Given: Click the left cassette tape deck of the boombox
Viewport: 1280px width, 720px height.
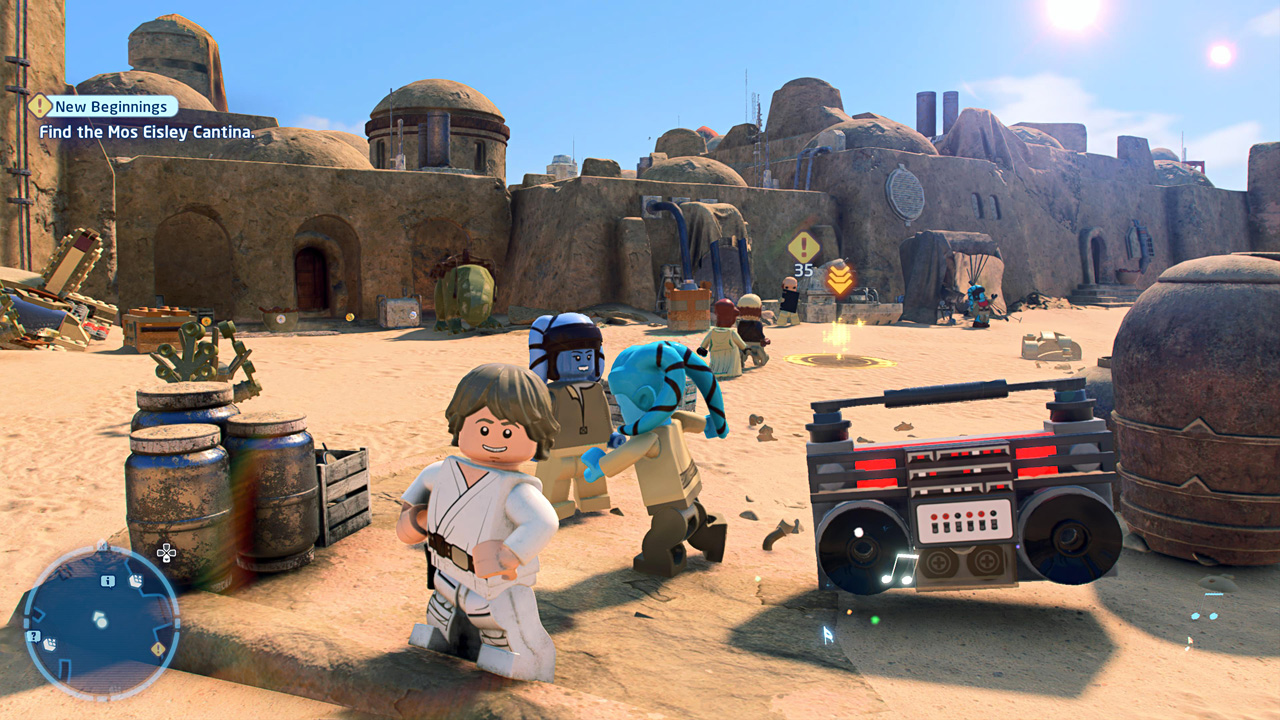Looking at the screenshot, I should click(938, 561).
